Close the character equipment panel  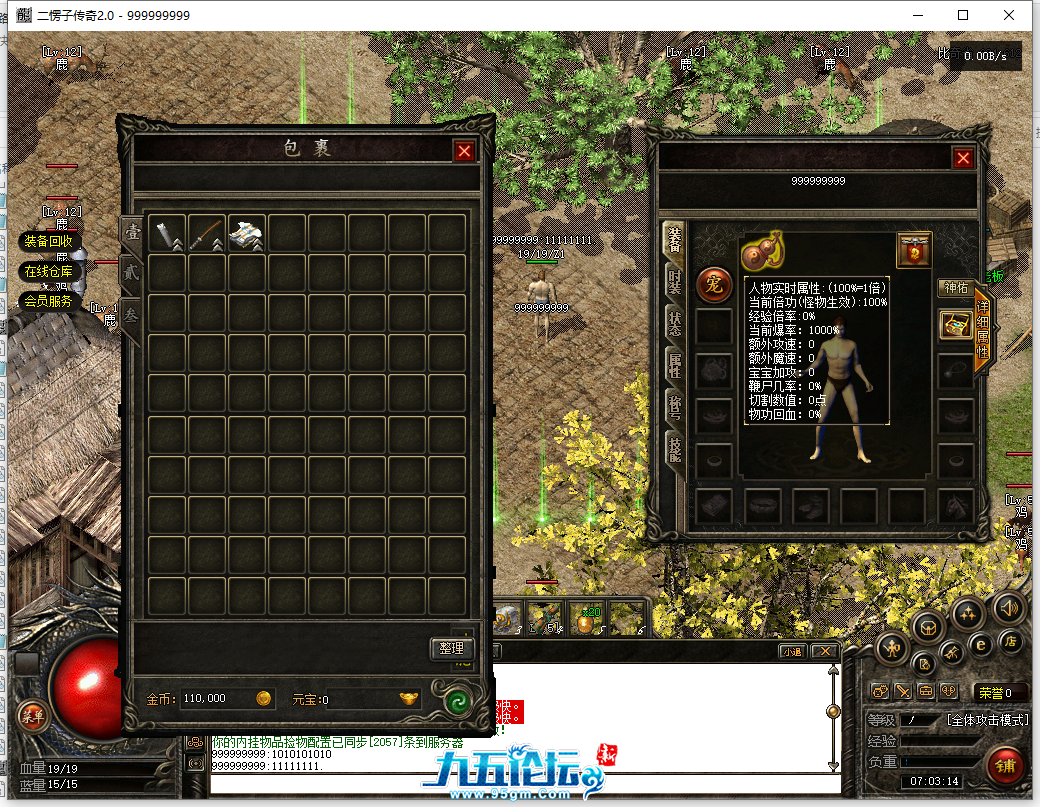[963, 158]
